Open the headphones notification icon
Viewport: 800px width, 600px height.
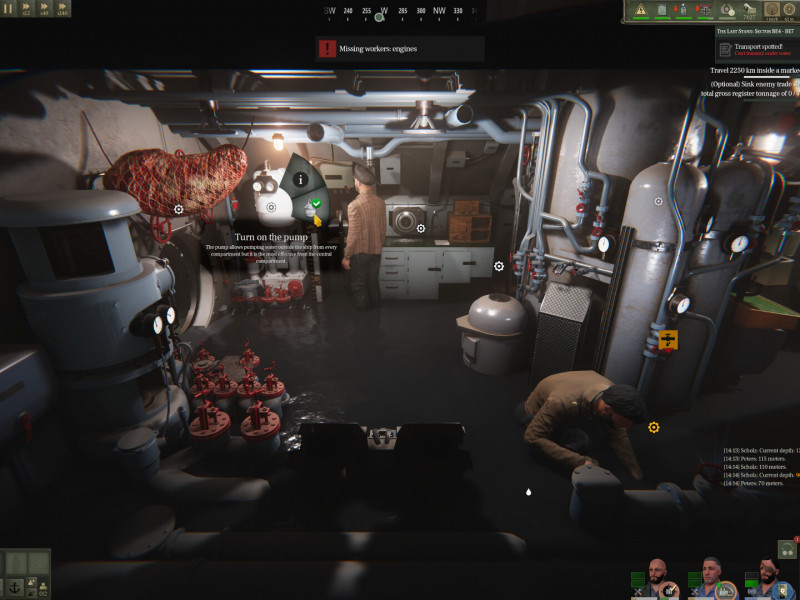click(786, 548)
